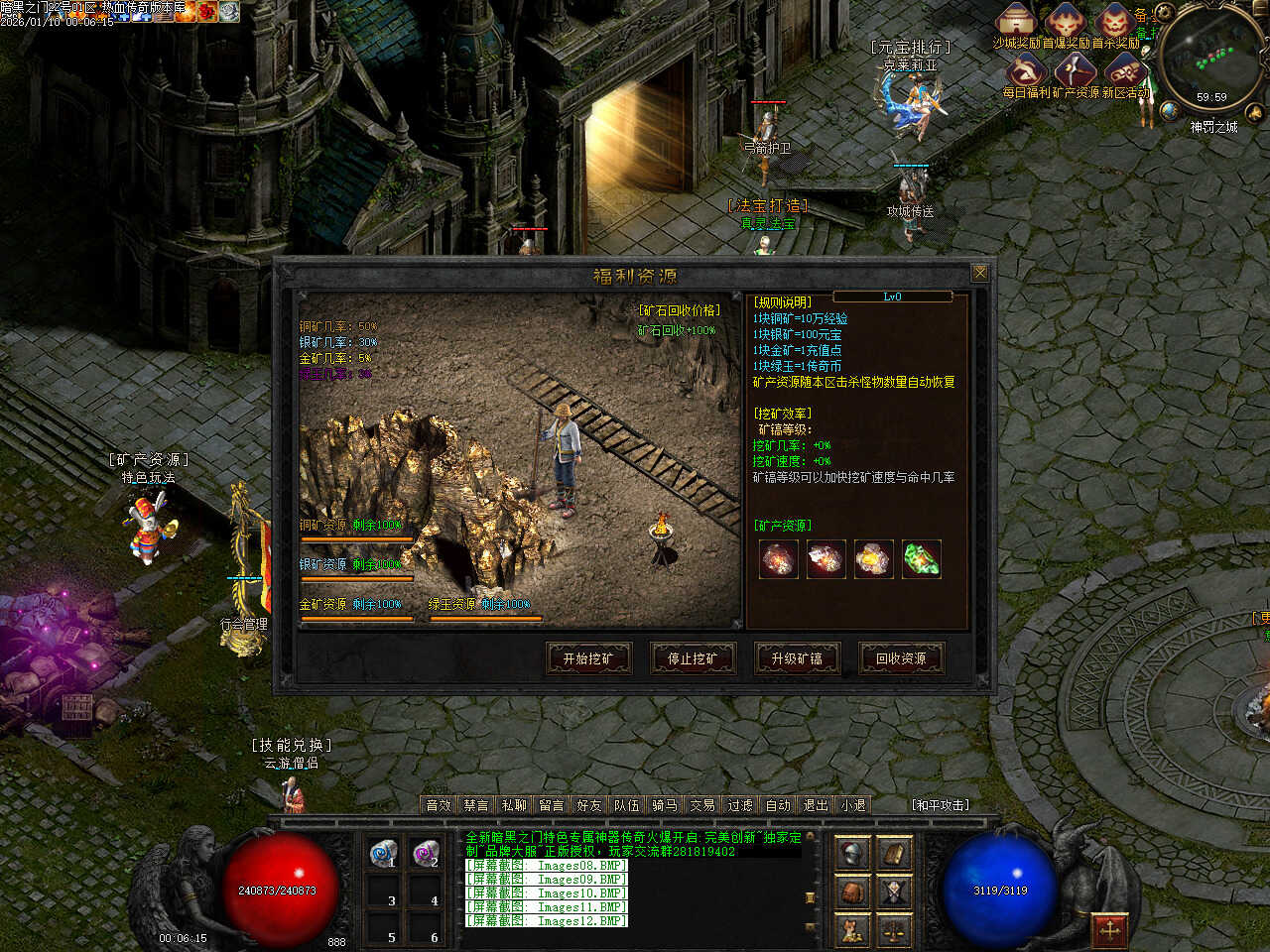Select the gold ore resource icon
The height and width of the screenshot is (952, 1270).
click(874, 559)
